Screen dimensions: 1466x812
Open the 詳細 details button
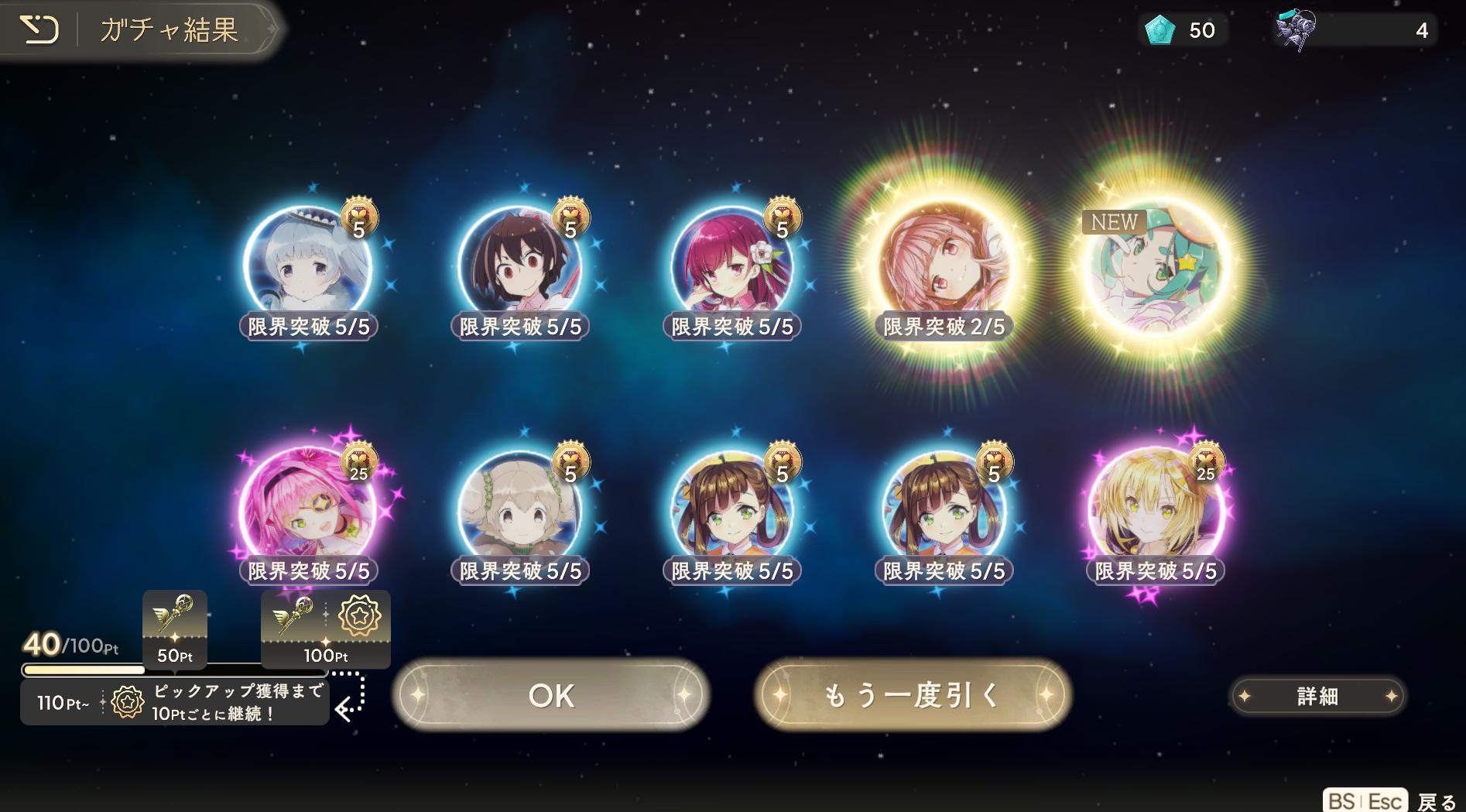pyautogui.click(x=1317, y=696)
